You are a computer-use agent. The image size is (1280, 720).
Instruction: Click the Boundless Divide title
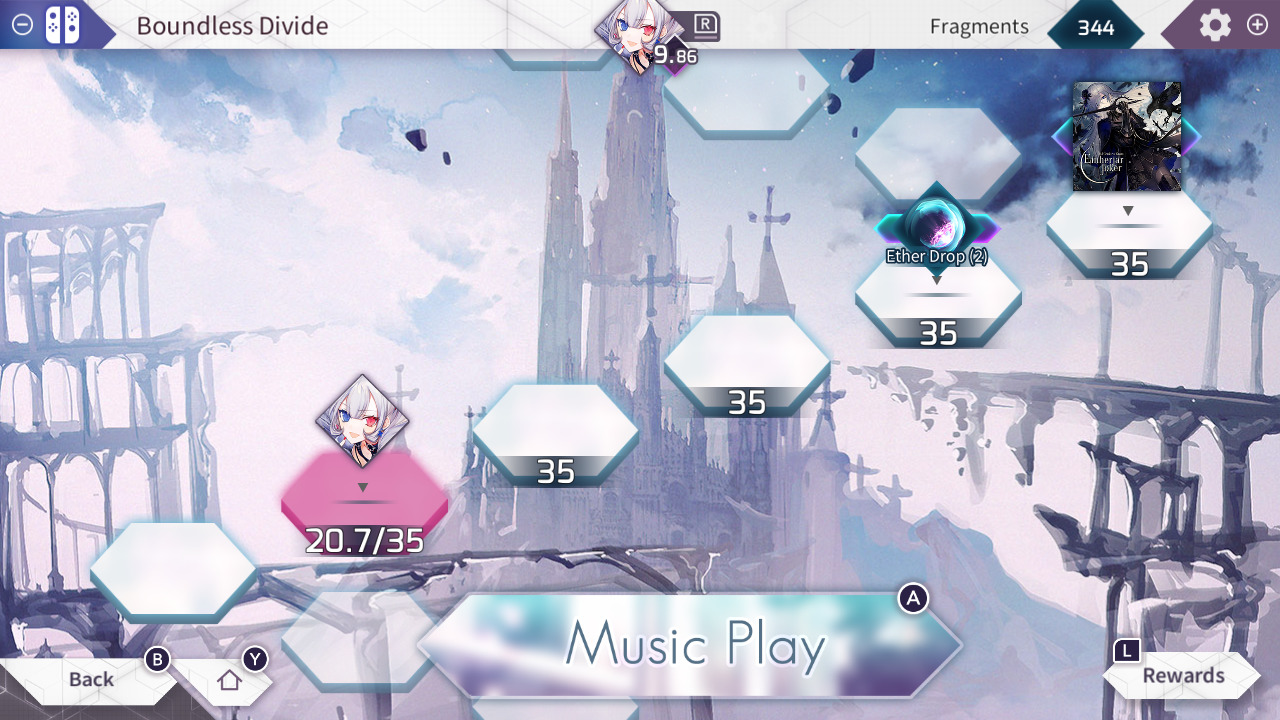[x=232, y=26]
